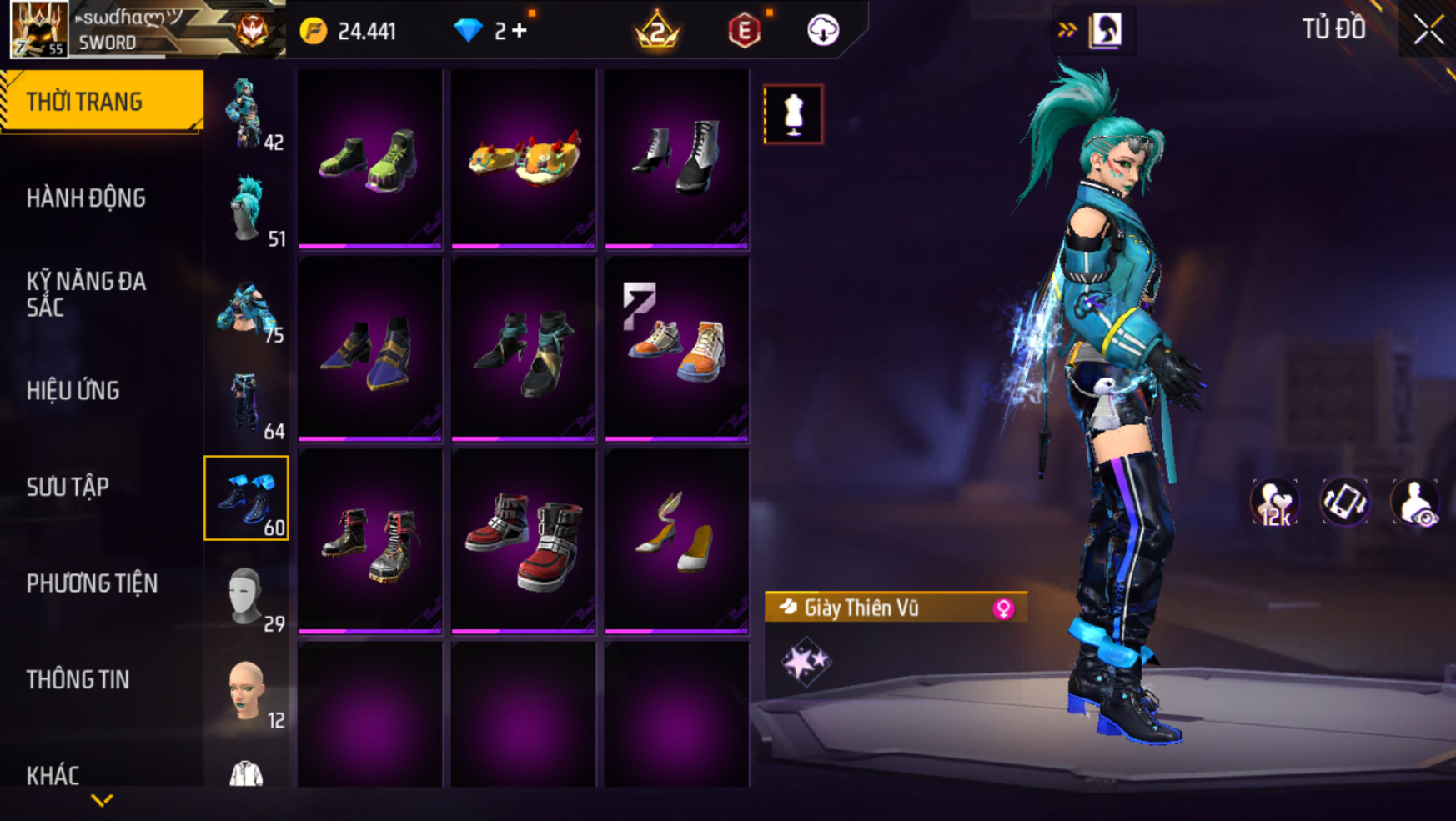Close the wardrobe screen with X
This screenshot has height=821, width=1456.
(1428, 30)
